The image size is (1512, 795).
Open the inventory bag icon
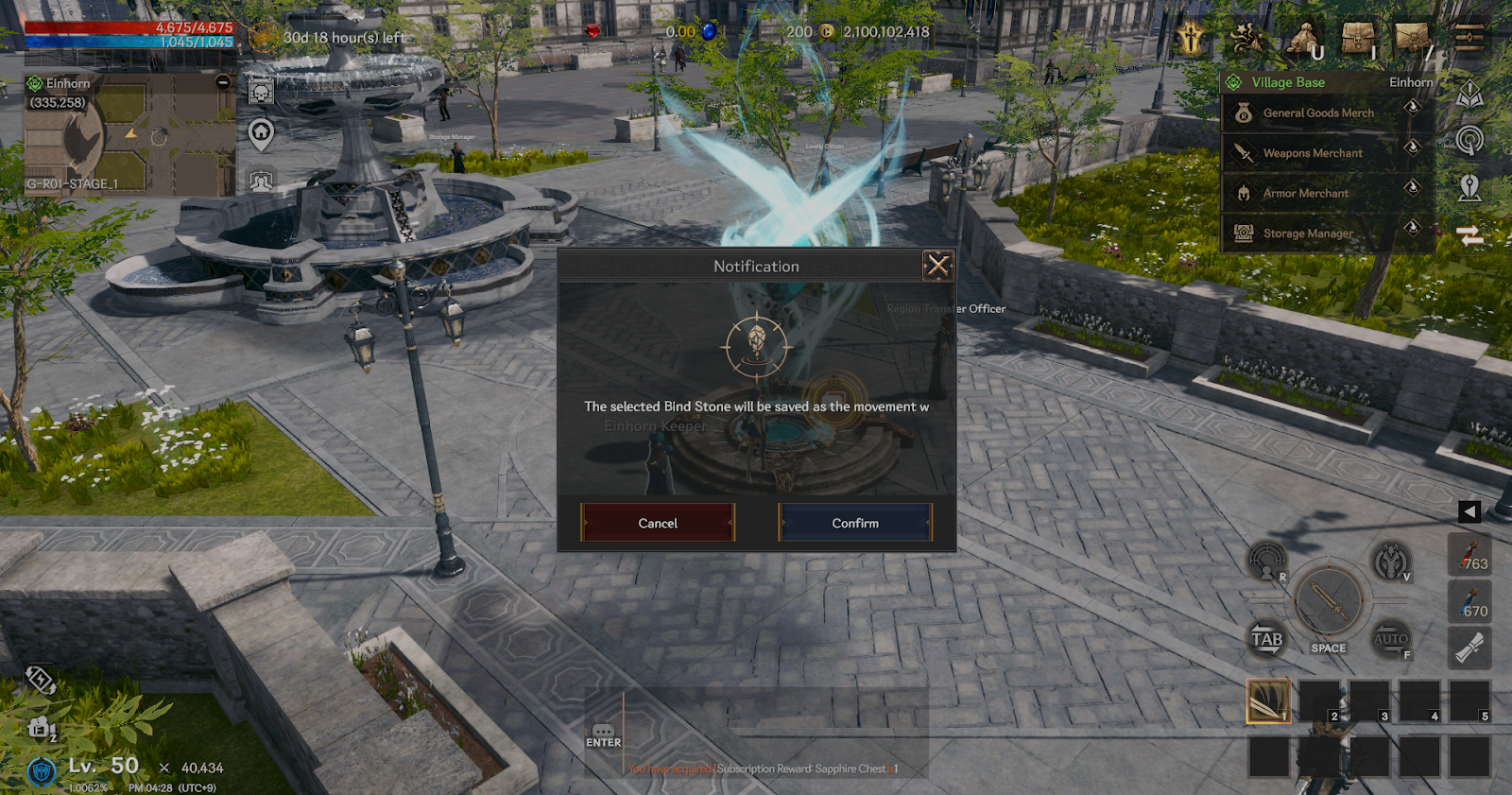pyautogui.click(x=1357, y=39)
